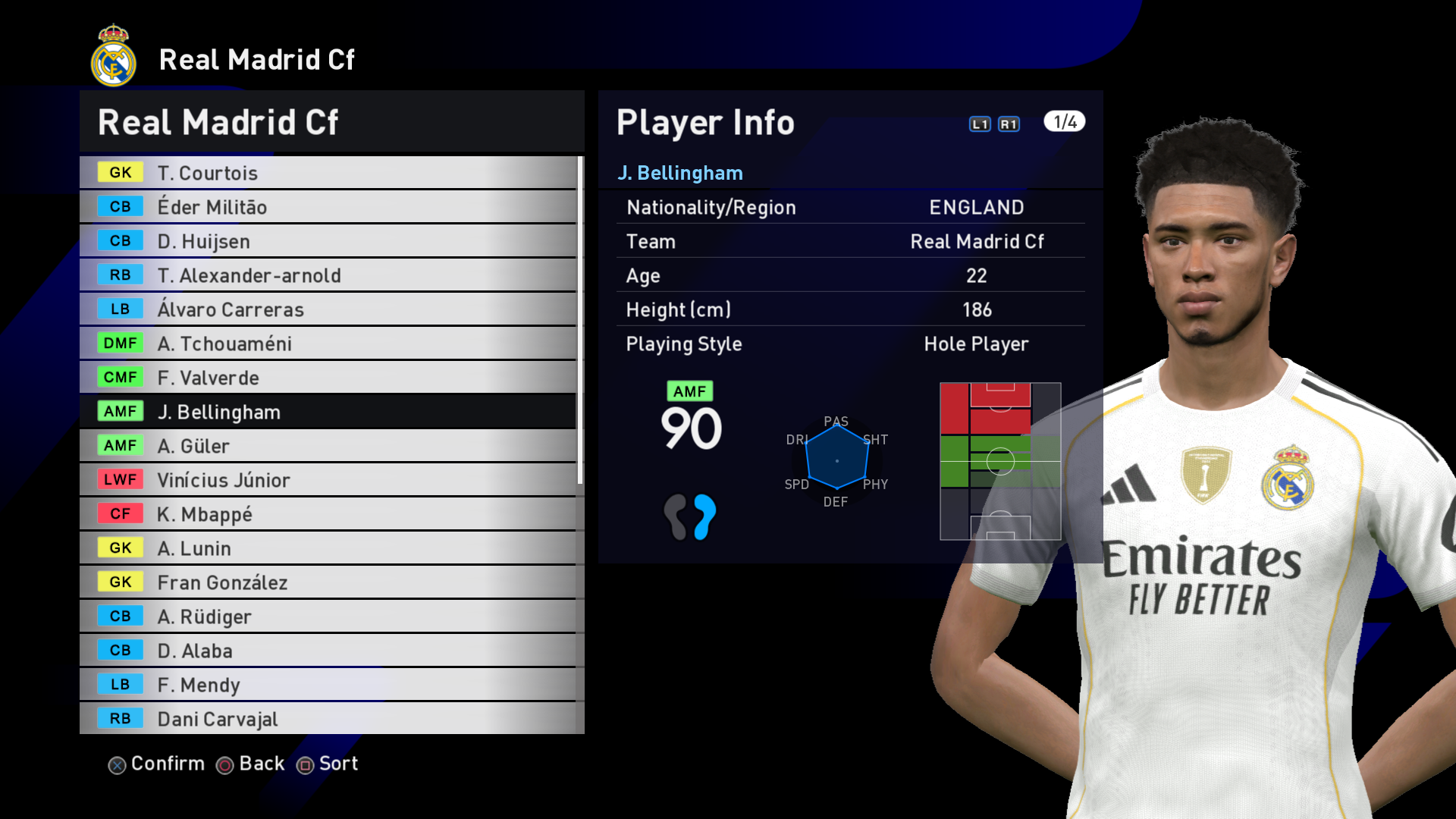The width and height of the screenshot is (1456, 819).
Task: Pick F. Valverde in the roster
Action: coord(328,378)
